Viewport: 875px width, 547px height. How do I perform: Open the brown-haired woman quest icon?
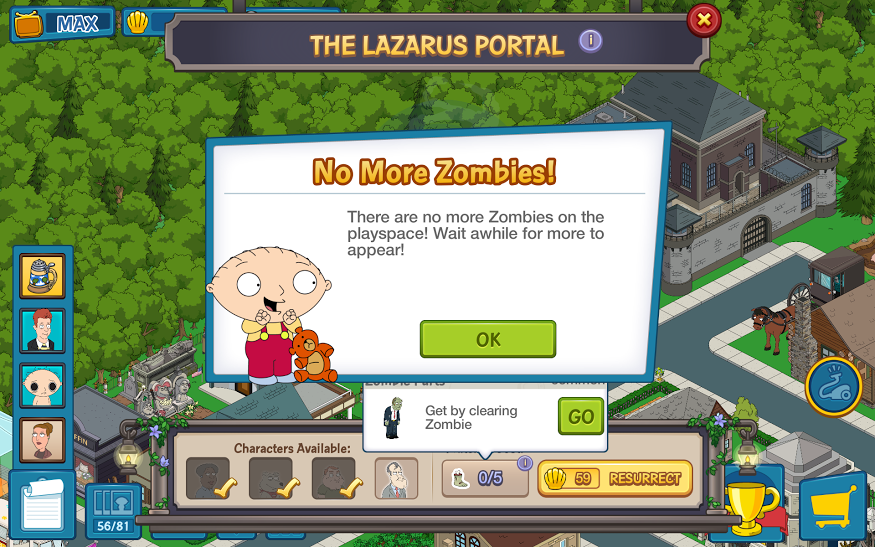pyautogui.click(x=43, y=439)
